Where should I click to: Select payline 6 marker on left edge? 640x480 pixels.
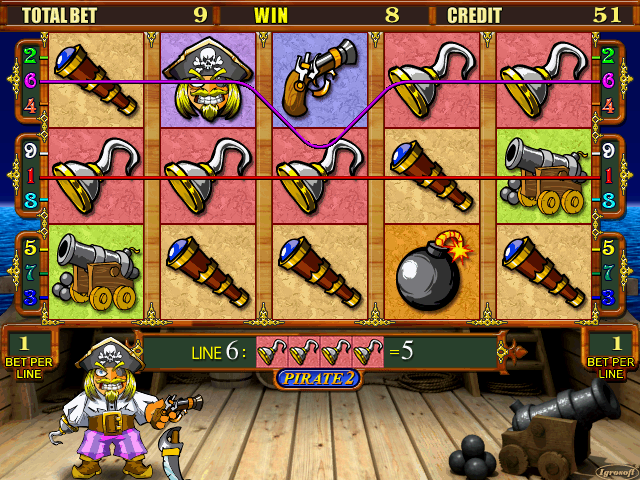click(x=30, y=79)
